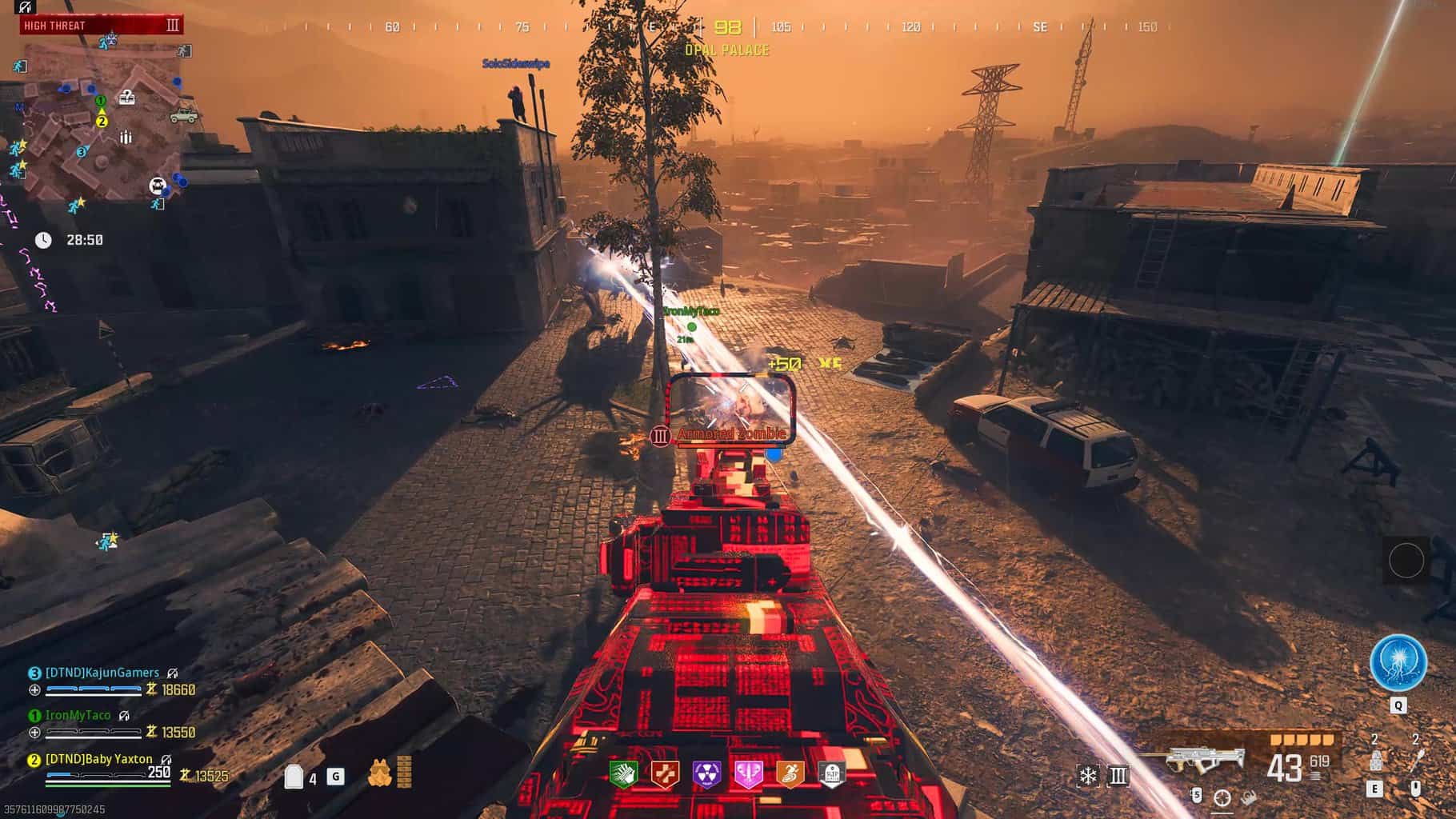Click the muted microphone icon beside IronMyTaco
The height and width of the screenshot is (819, 1456).
[x=123, y=717]
